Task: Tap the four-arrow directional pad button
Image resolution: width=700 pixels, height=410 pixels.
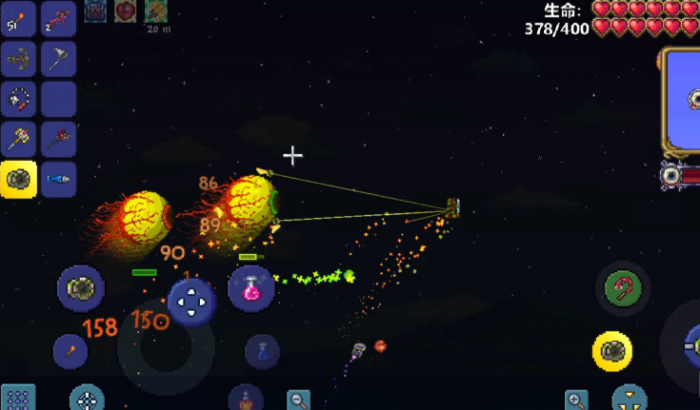Action: tap(191, 301)
